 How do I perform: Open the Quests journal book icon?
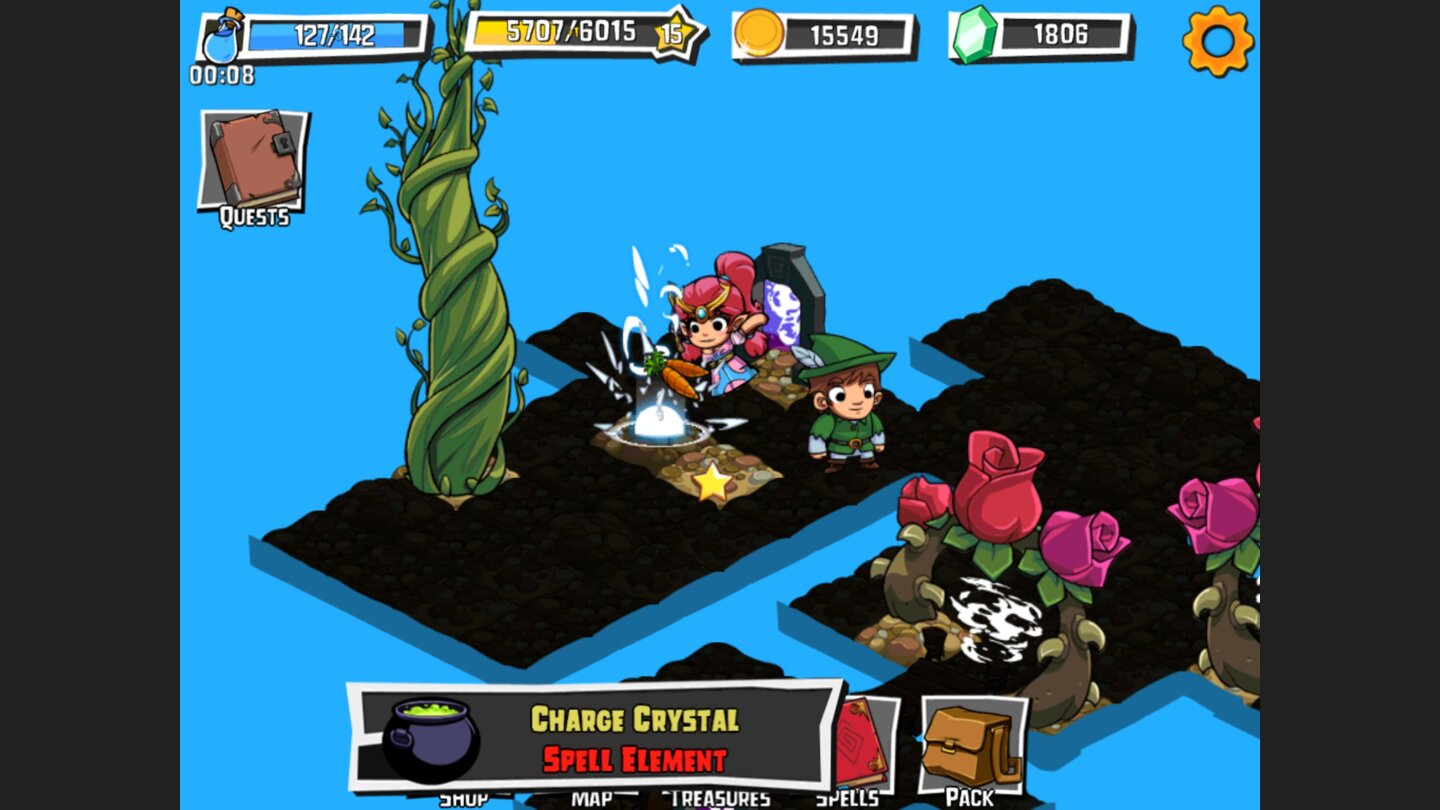(x=250, y=160)
